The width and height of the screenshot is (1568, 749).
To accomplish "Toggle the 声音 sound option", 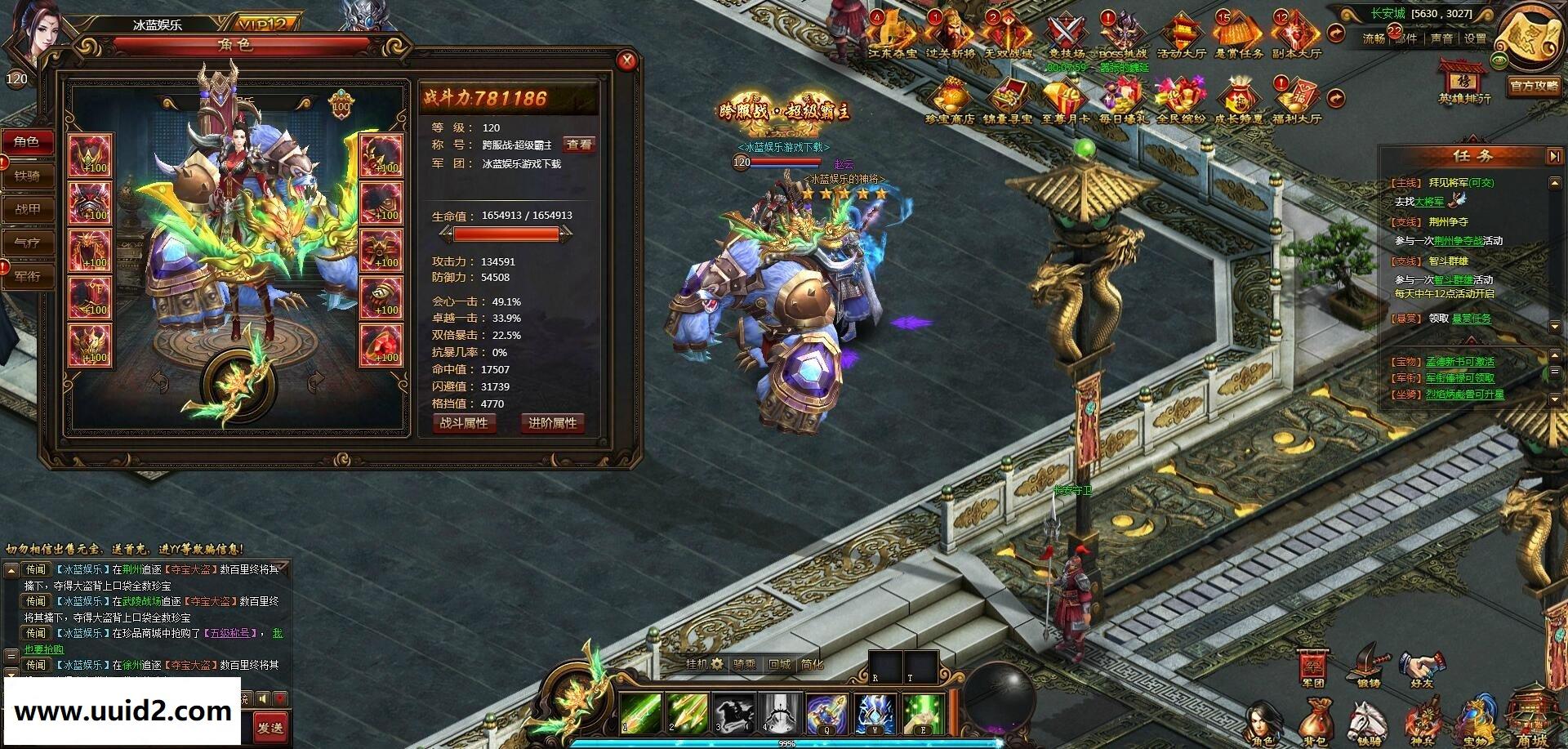I will click(1441, 37).
